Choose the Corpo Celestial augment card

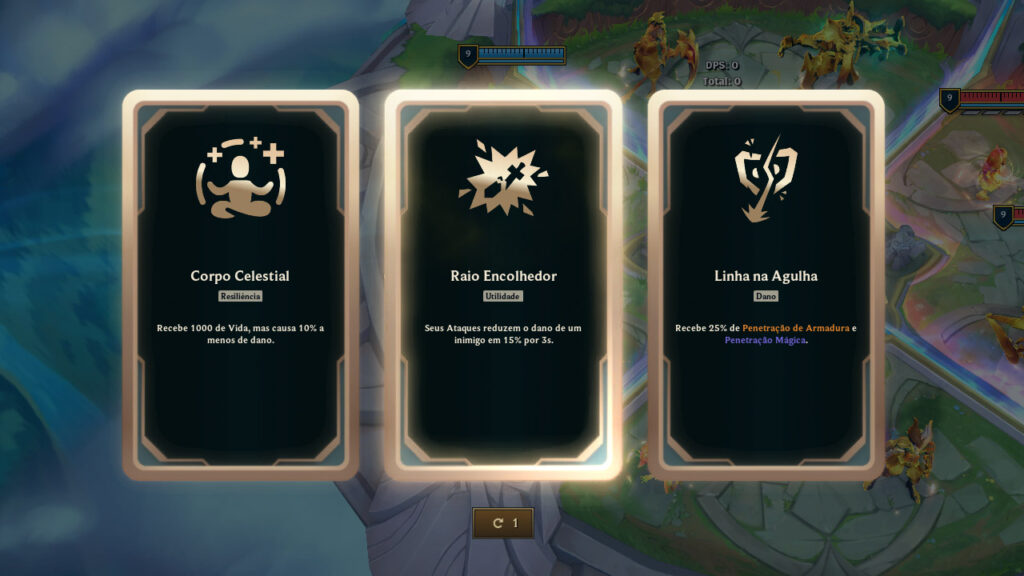coord(240,285)
